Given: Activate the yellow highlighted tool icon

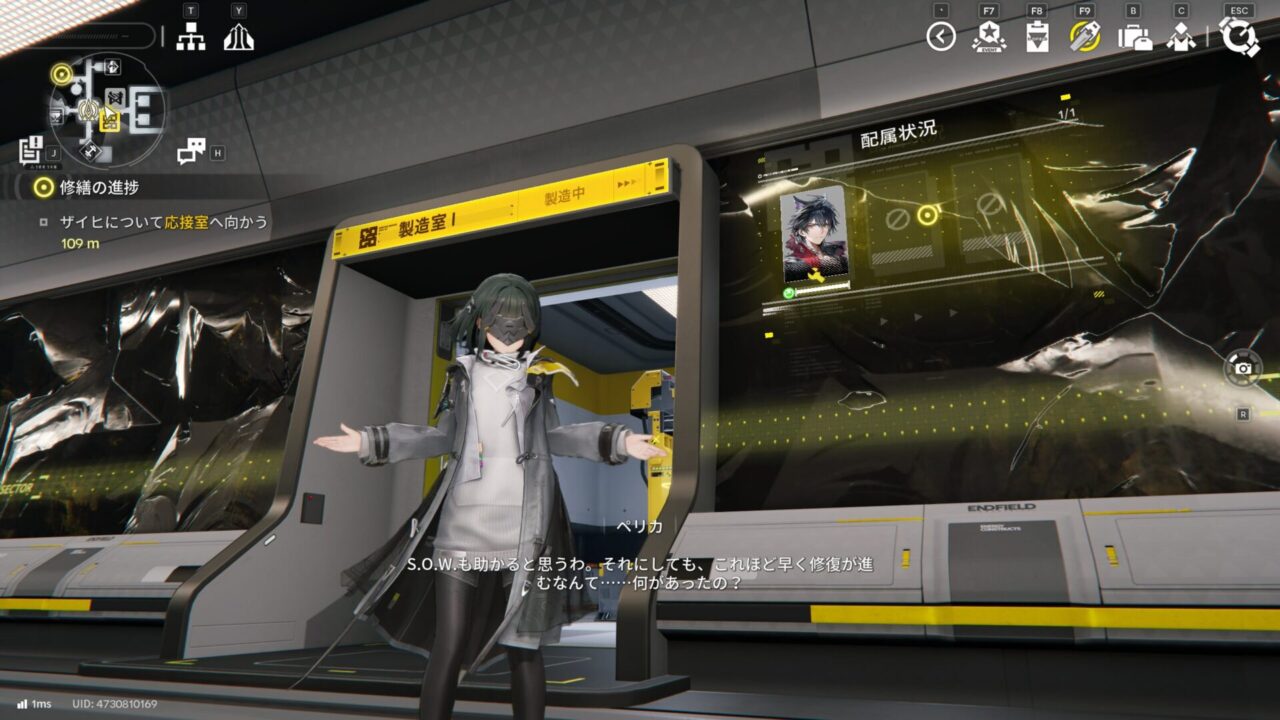Looking at the screenshot, I should [x=1085, y=37].
